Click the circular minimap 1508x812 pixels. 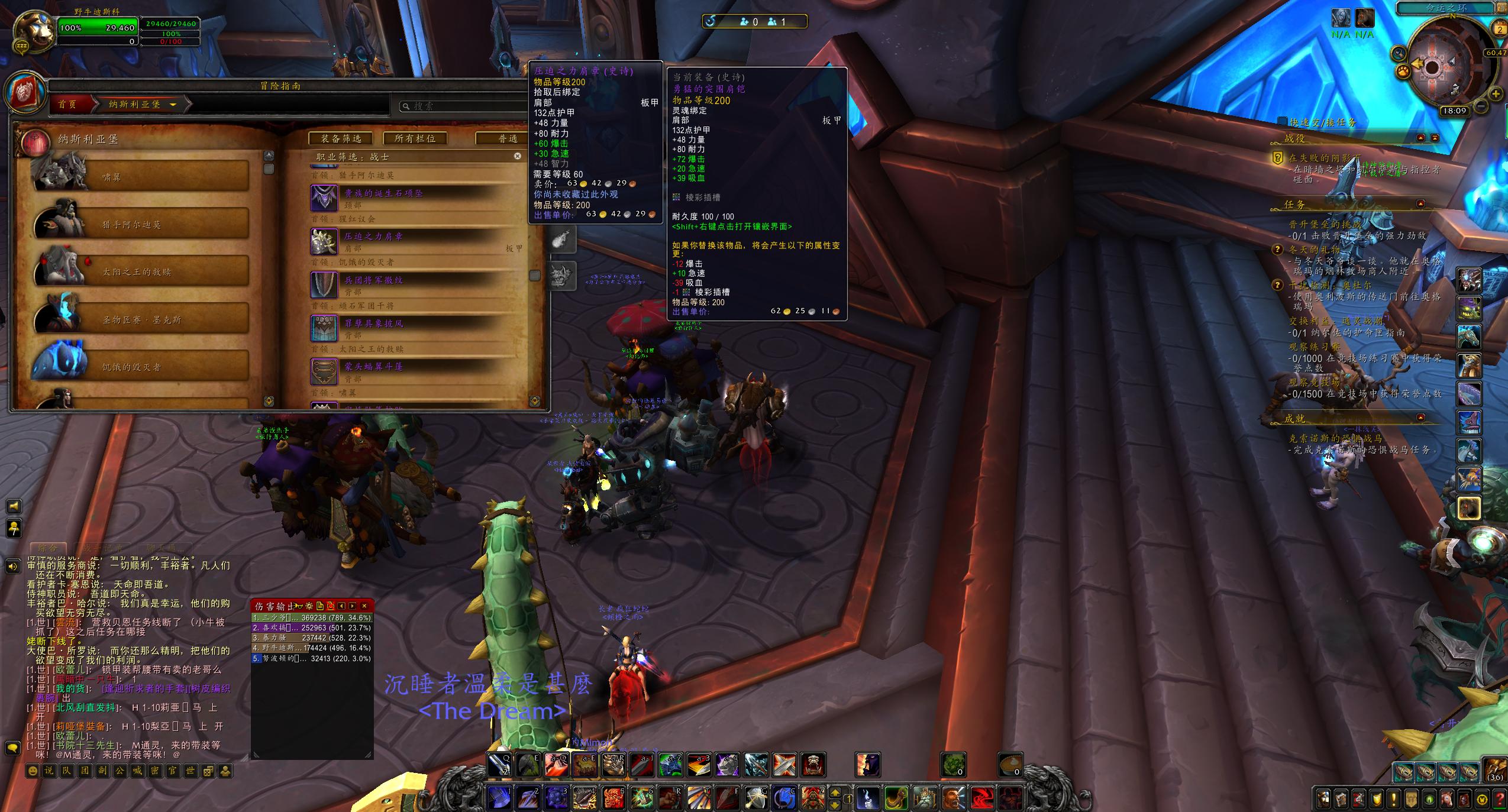click(x=1432, y=66)
